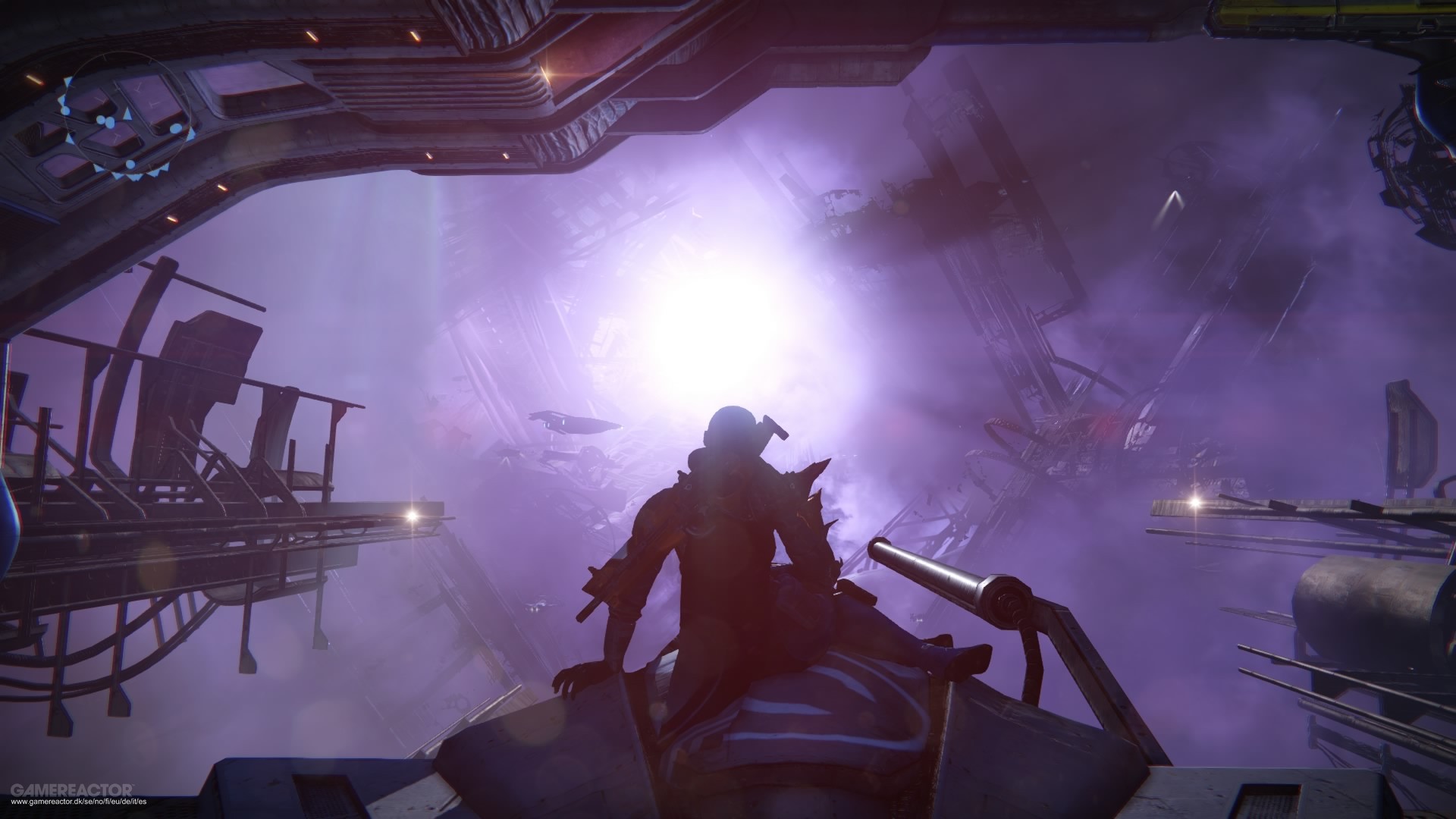Toggle the paired blips near radar center
Viewport: 1456px width, 819px height.
pos(105,121)
